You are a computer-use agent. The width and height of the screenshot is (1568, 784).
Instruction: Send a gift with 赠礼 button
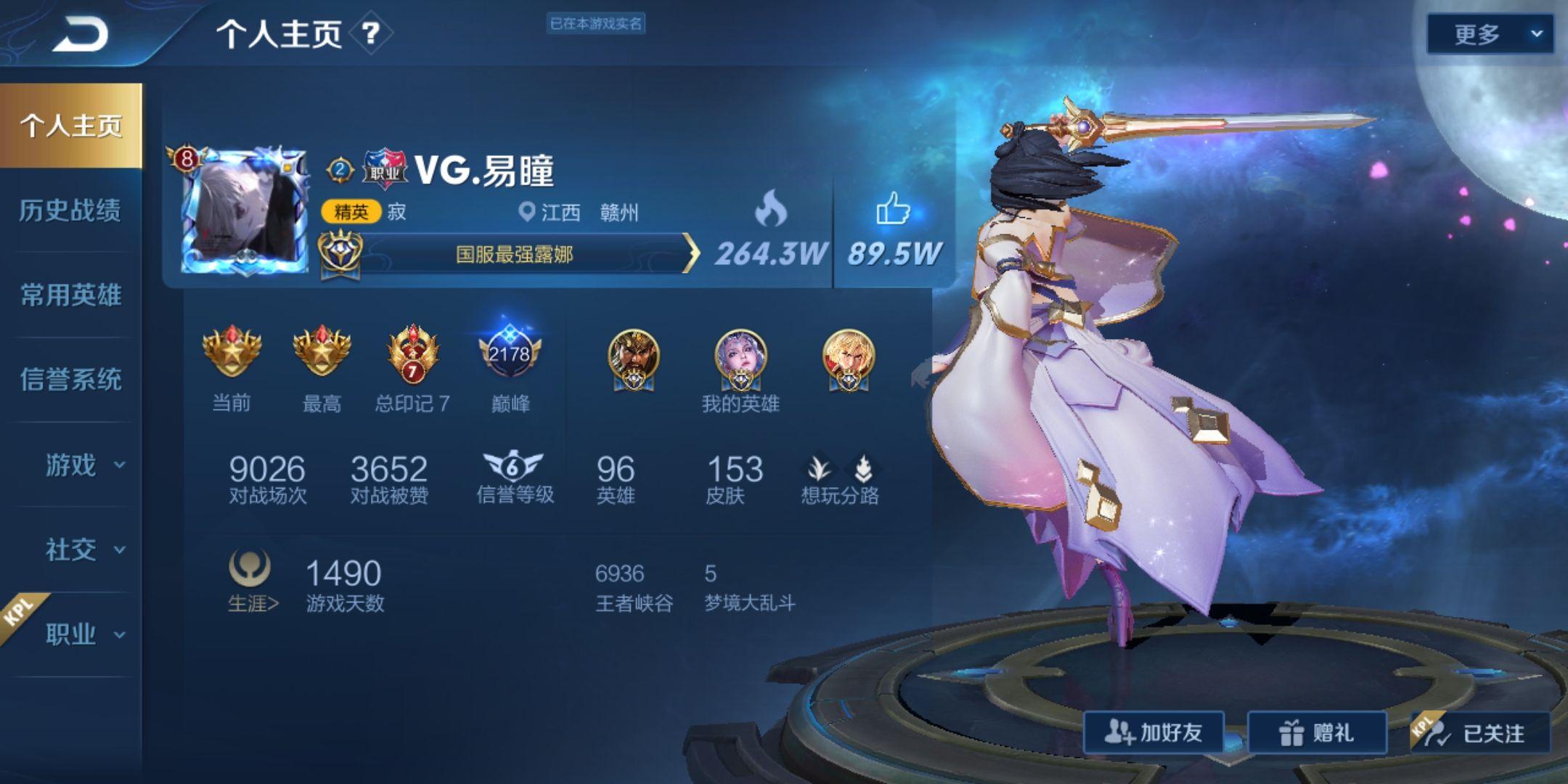coord(1317,732)
